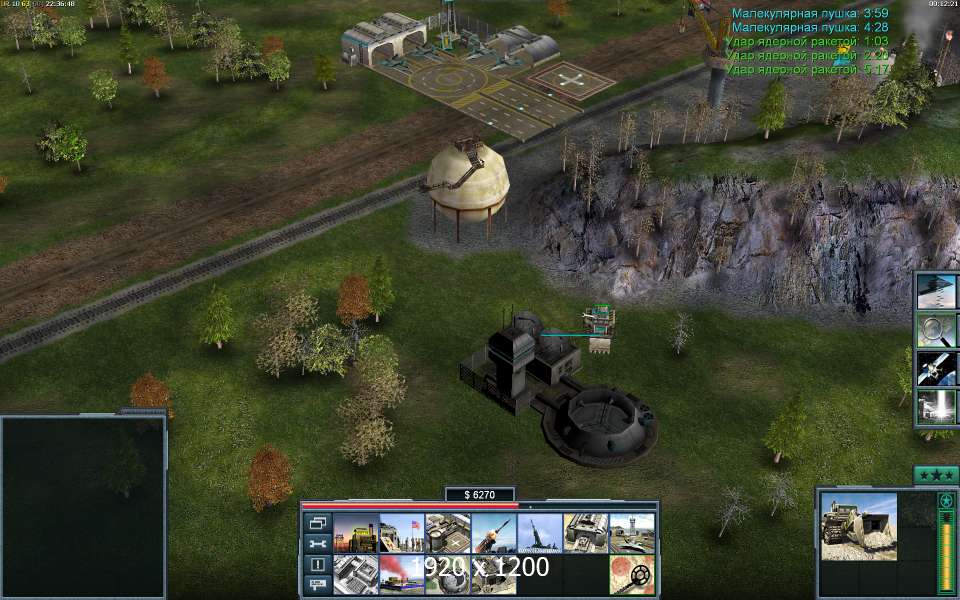Activate the spy satellite power

tap(936, 367)
